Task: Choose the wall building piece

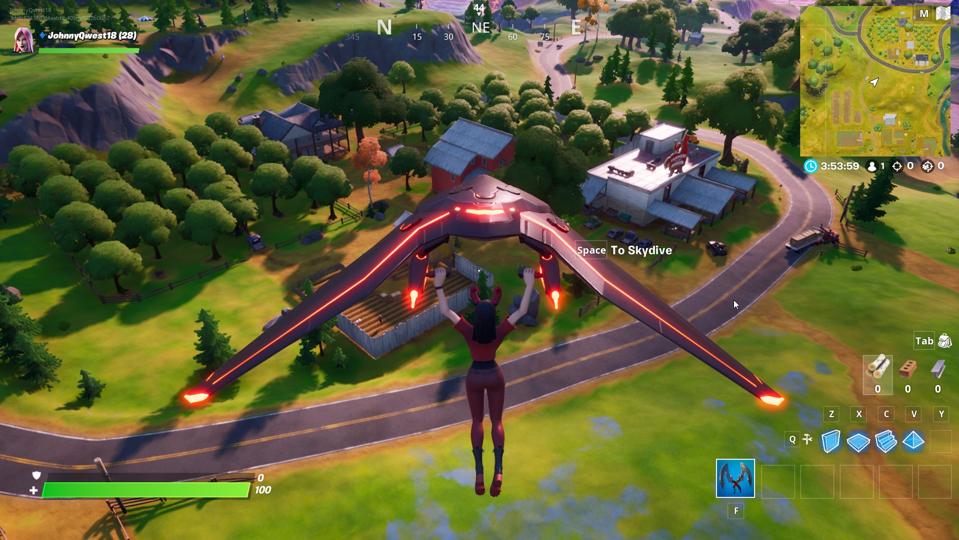Action: pos(831,441)
